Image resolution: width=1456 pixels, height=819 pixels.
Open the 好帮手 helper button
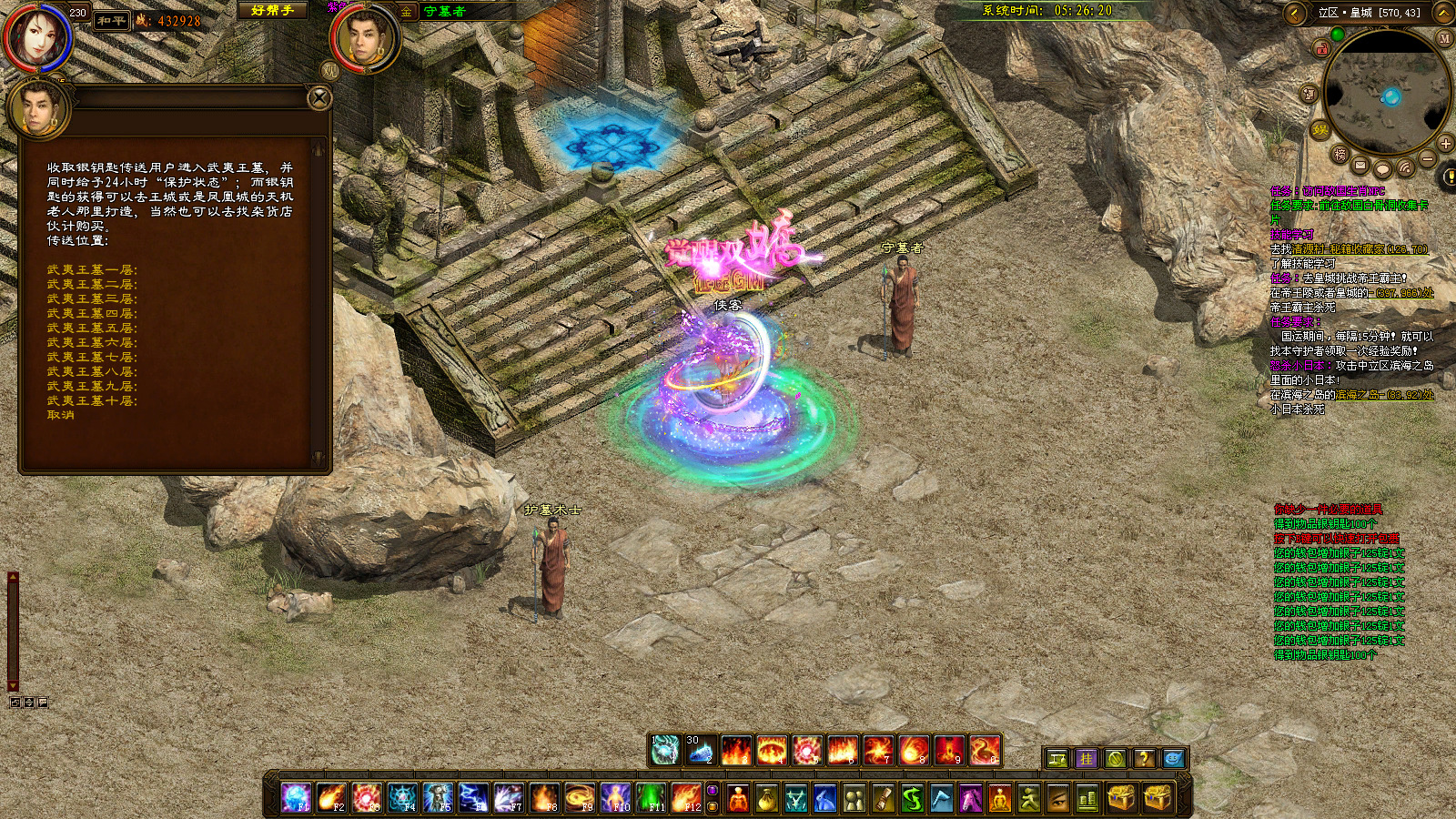pyautogui.click(x=272, y=11)
